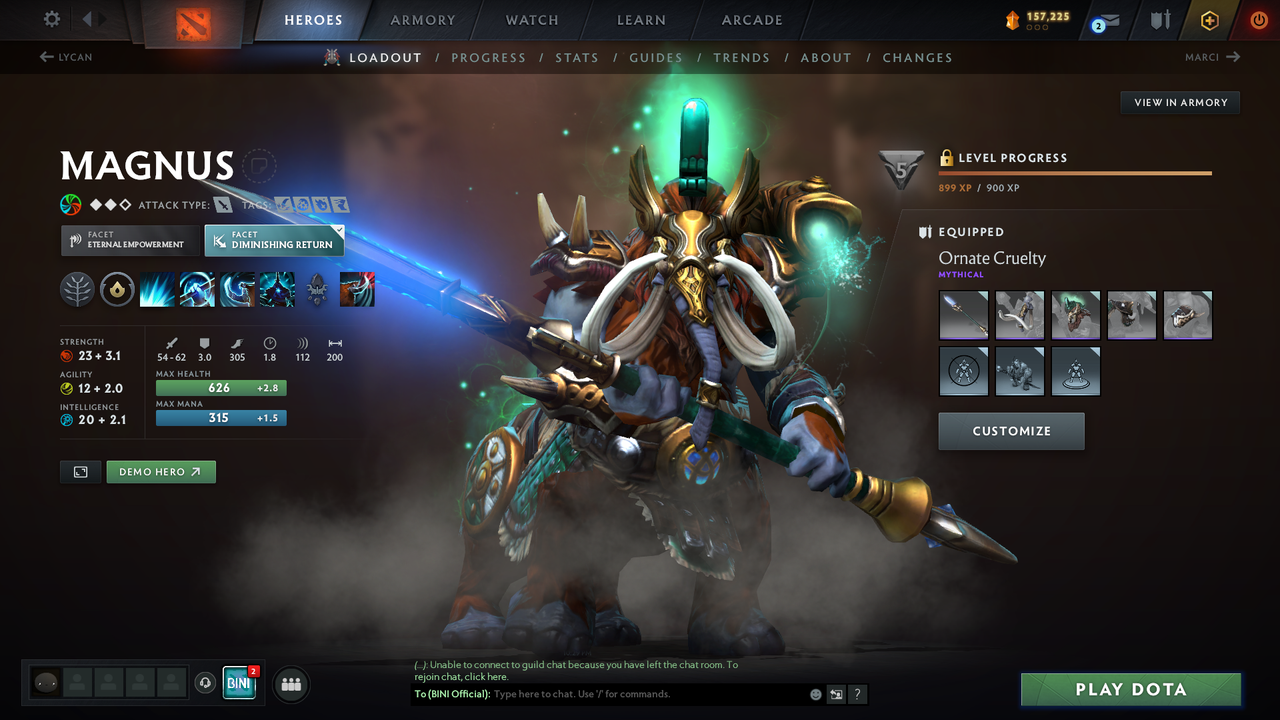The height and width of the screenshot is (720, 1280).
Task: Switch to the ARCADE tab
Action: tap(751, 19)
